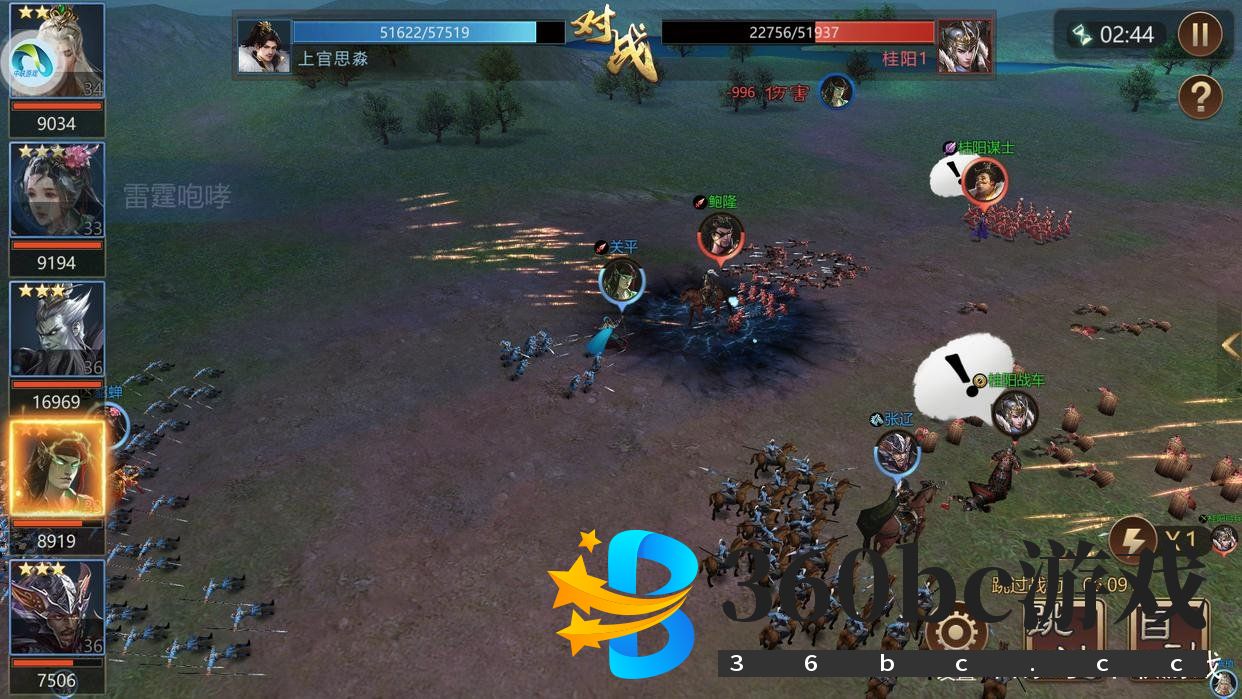
Task: Toggle the X1 lightning battle speed button
Action: 1134,541
